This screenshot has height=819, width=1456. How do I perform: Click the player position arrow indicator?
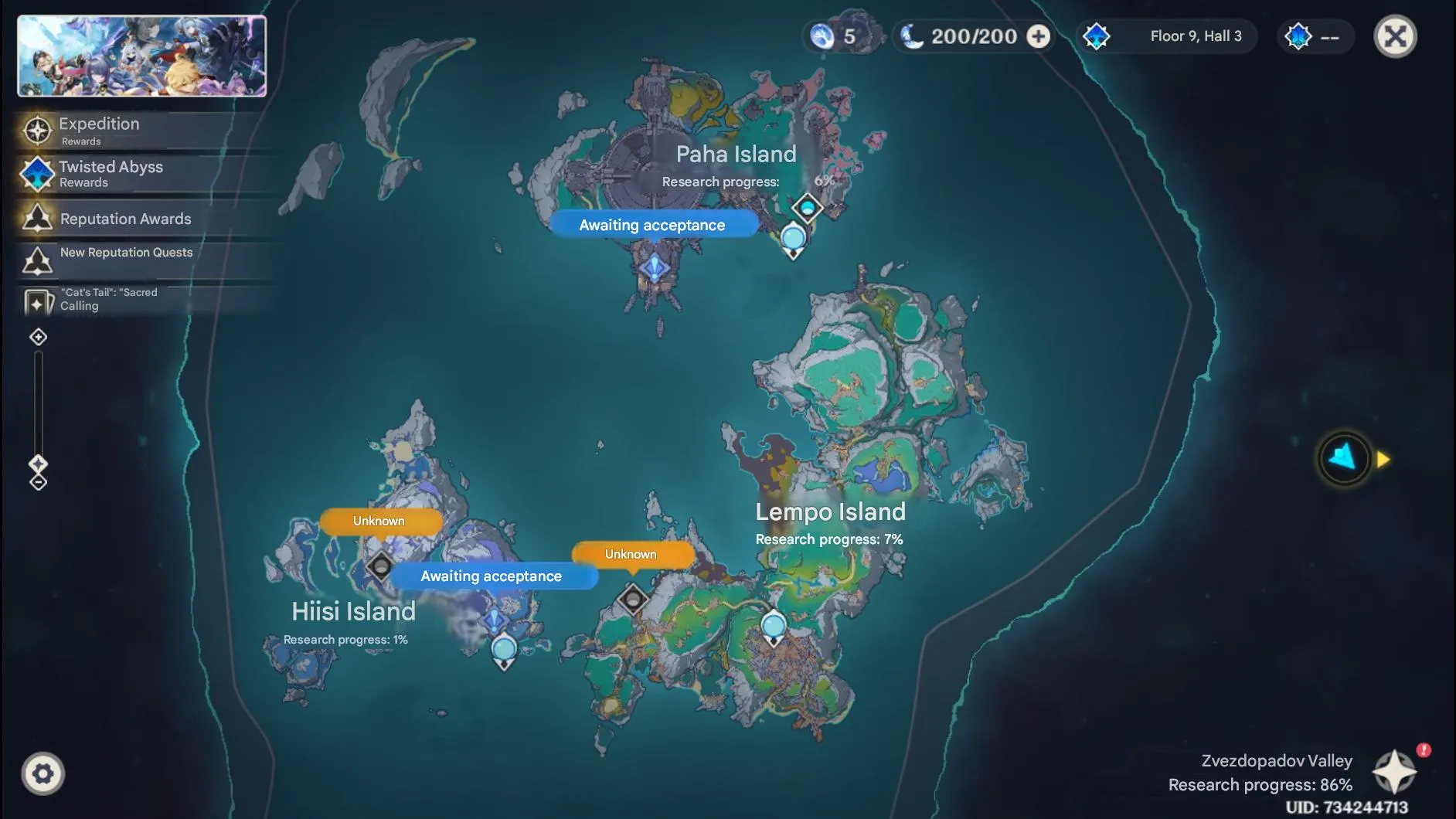coord(1342,457)
